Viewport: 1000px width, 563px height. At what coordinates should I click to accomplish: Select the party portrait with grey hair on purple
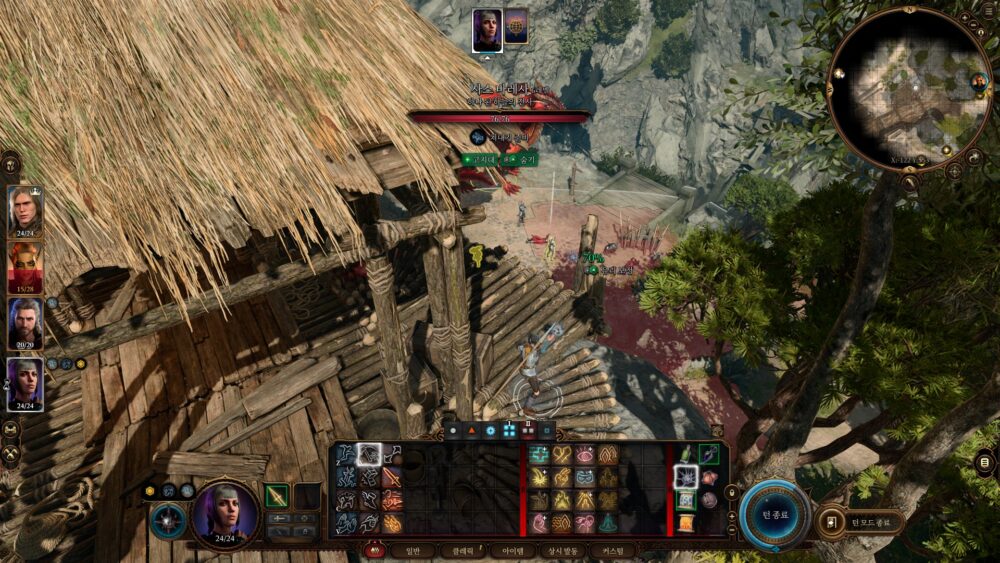pos(25,383)
